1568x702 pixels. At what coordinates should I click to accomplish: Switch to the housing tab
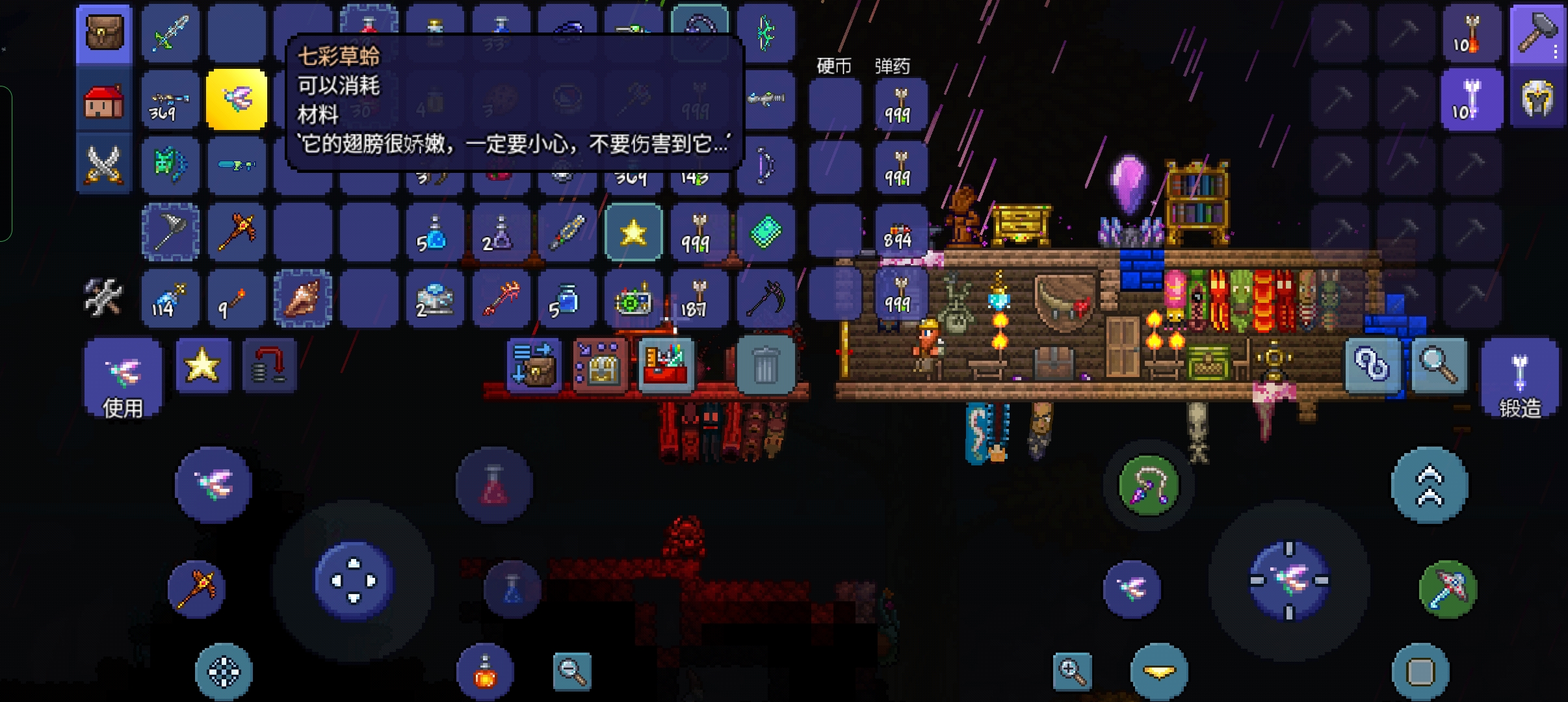104,101
